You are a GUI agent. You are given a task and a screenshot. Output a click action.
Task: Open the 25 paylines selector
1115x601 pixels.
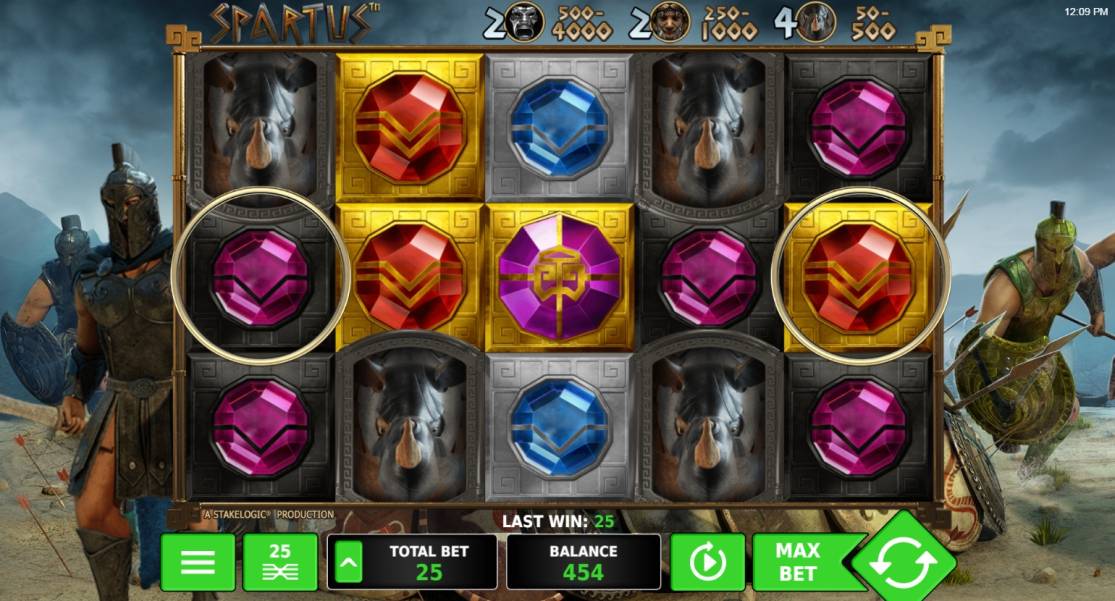point(280,562)
